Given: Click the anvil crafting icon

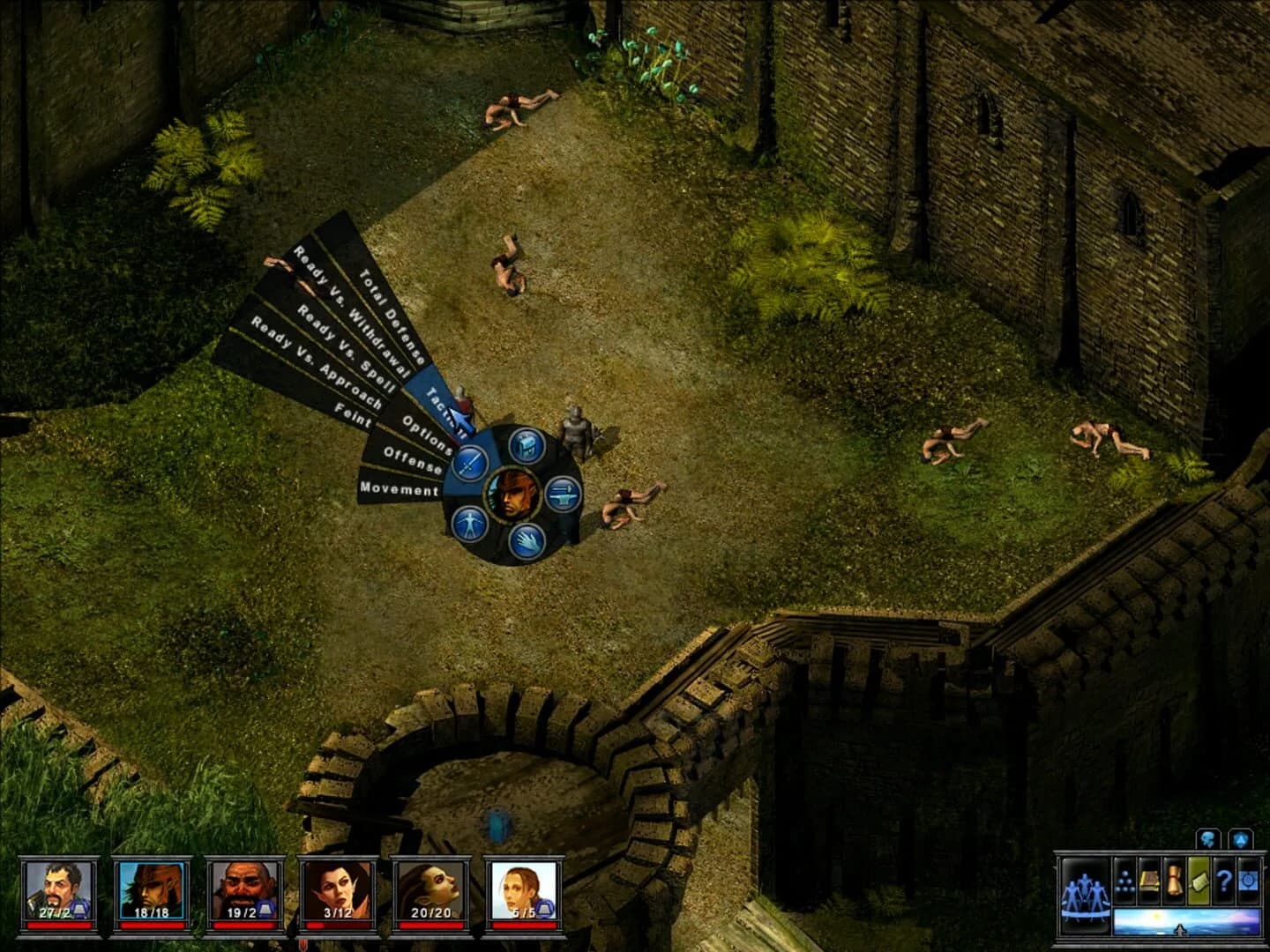Looking at the screenshot, I should (564, 495).
